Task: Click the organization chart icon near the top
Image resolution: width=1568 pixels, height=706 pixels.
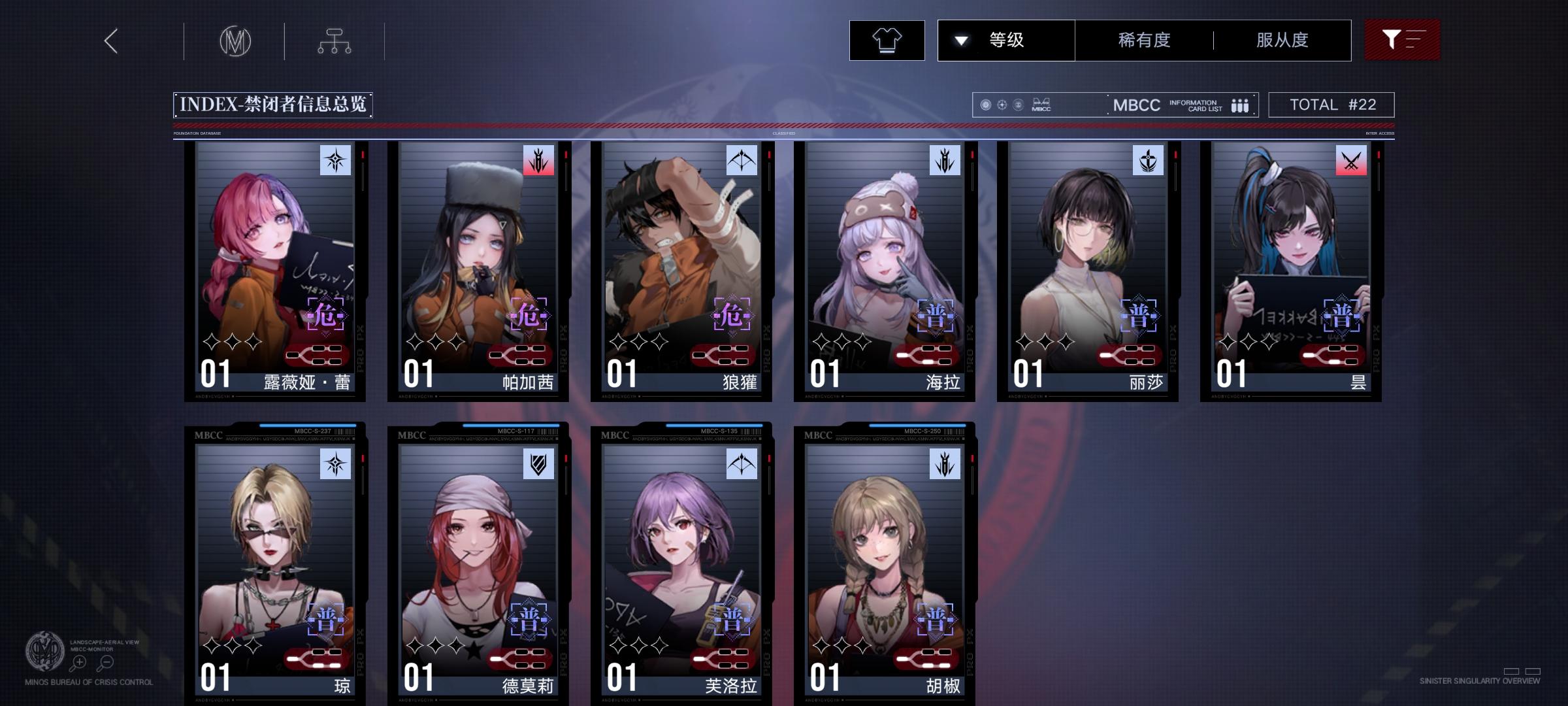Action: click(x=335, y=41)
